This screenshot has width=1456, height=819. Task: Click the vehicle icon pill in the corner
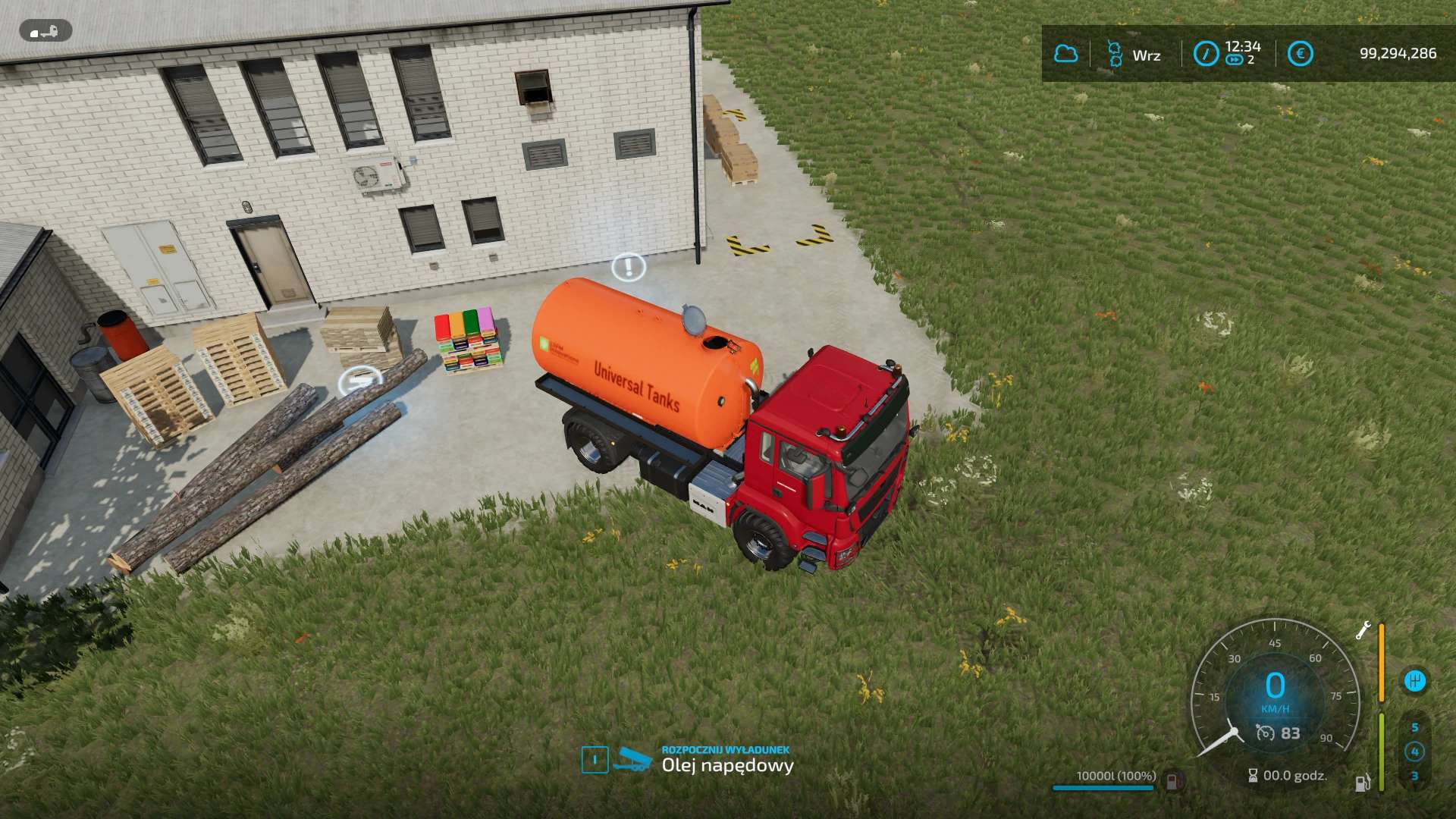(45, 31)
